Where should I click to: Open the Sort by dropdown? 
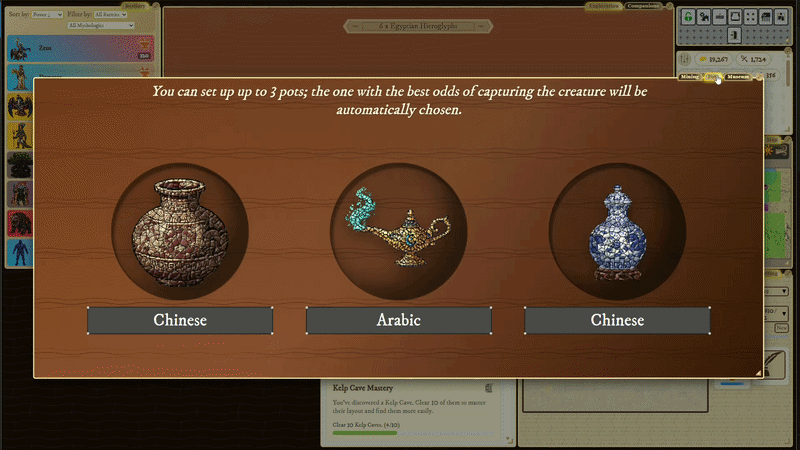[x=46, y=15]
